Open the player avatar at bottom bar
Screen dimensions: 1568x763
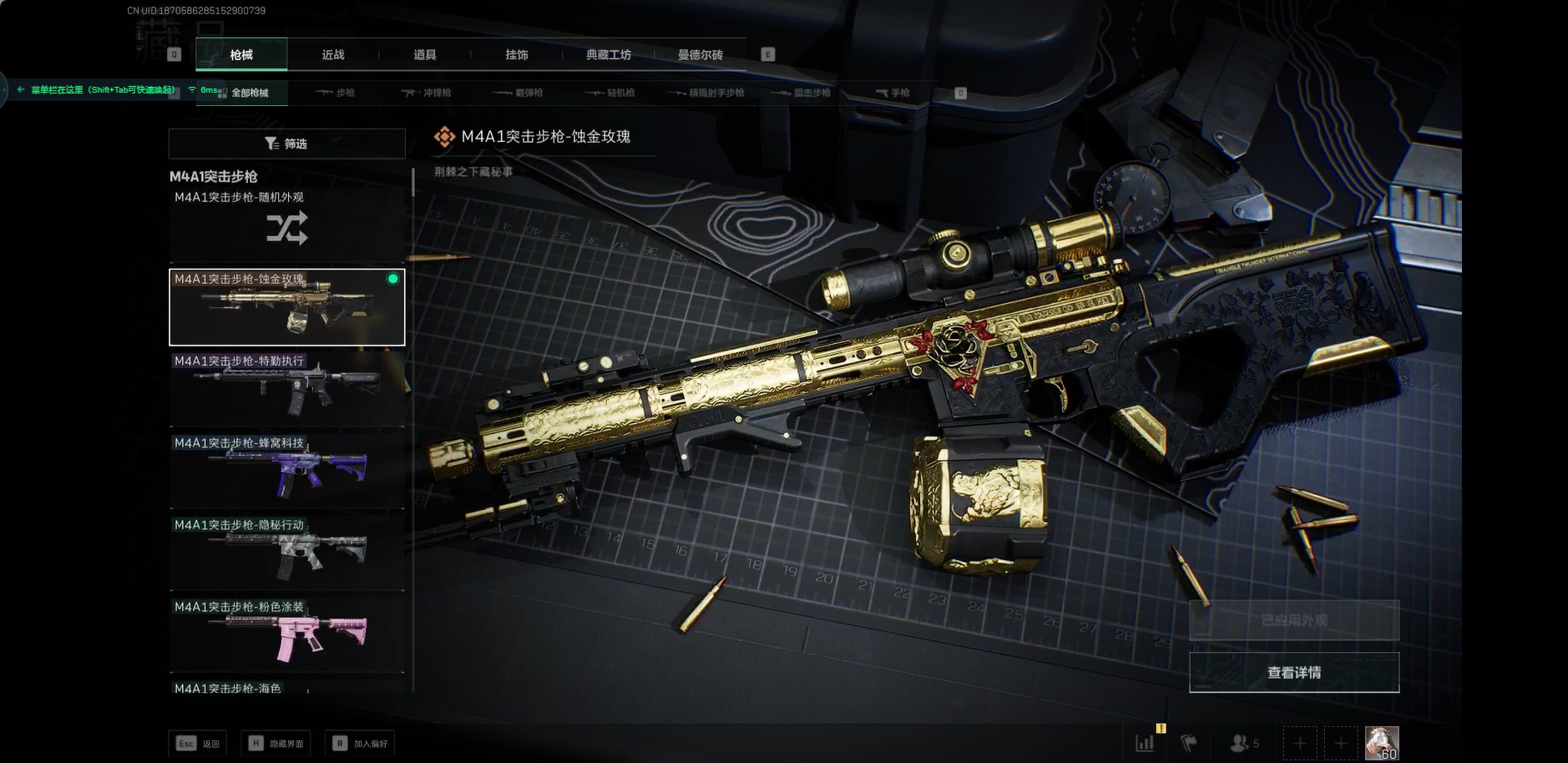click(x=1382, y=742)
